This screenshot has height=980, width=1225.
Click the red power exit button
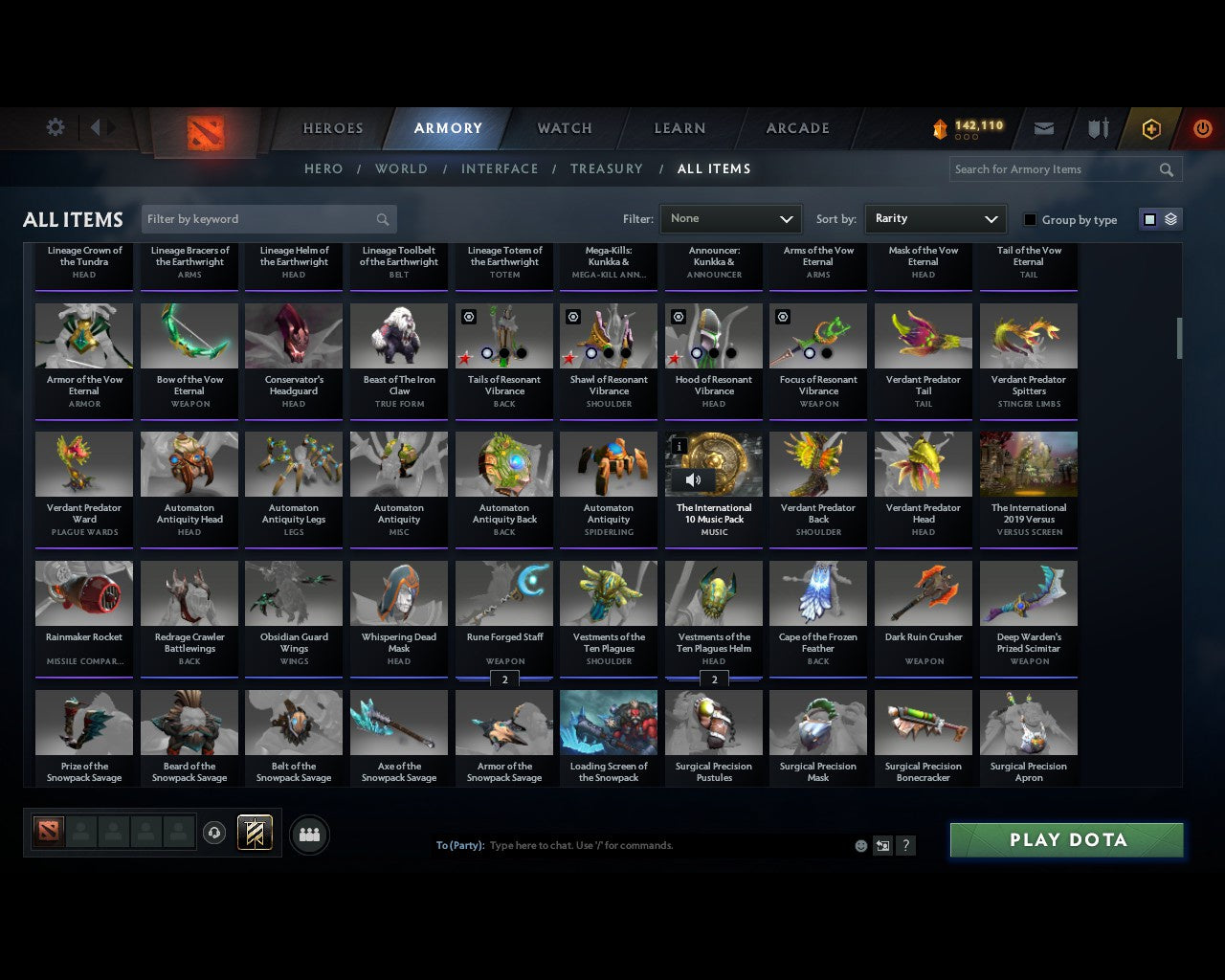[1202, 128]
